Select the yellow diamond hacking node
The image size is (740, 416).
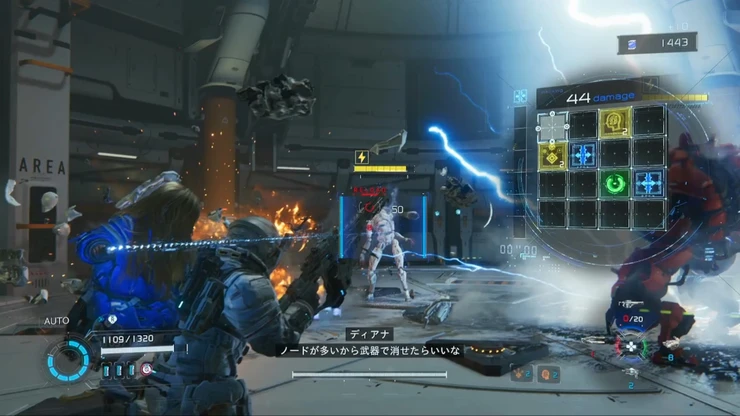553,155
